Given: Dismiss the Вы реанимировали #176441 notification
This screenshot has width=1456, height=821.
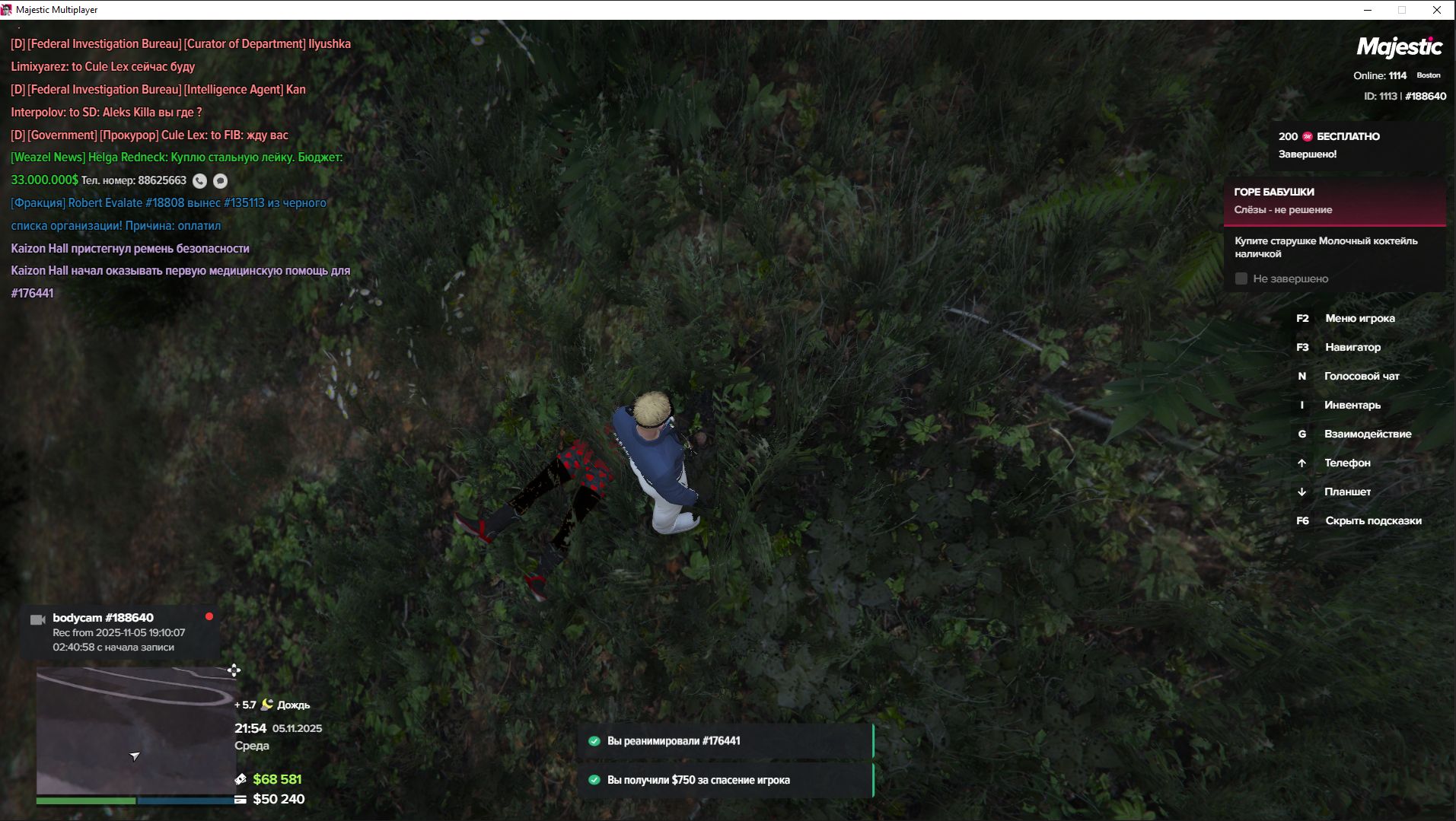Looking at the screenshot, I should pyautogui.click(x=725, y=741).
